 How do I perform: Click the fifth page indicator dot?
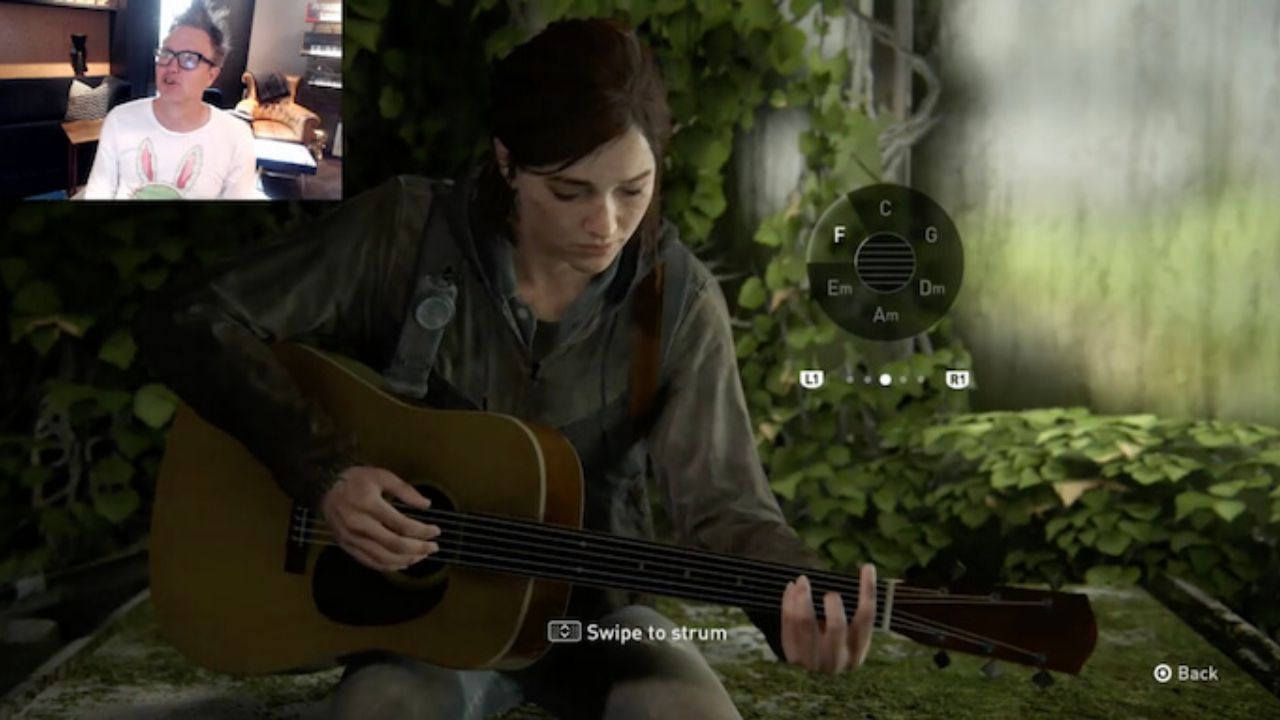point(921,378)
